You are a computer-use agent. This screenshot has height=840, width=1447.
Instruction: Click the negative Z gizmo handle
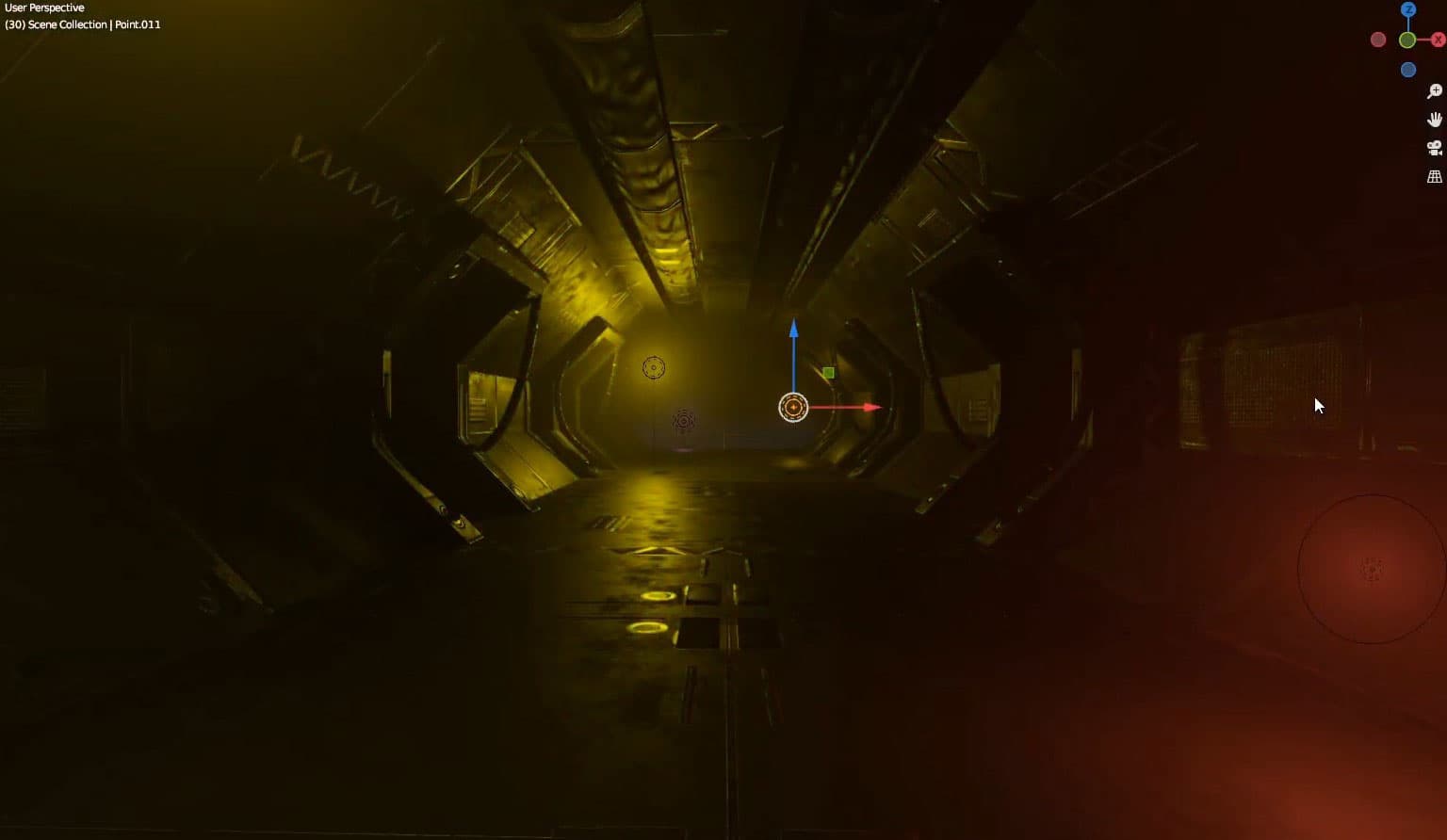coord(1408,69)
